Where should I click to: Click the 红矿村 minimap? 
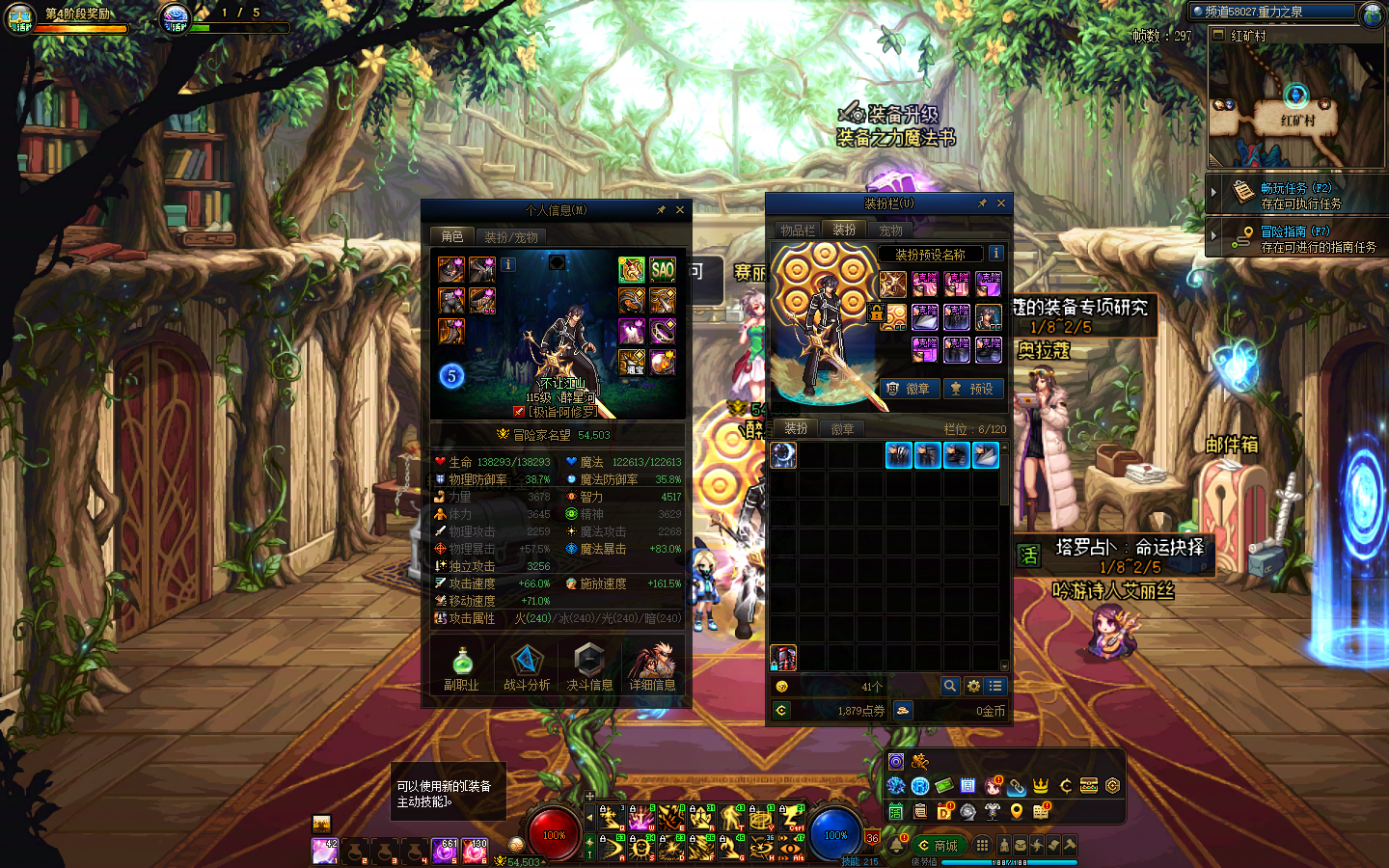[x=1296, y=106]
